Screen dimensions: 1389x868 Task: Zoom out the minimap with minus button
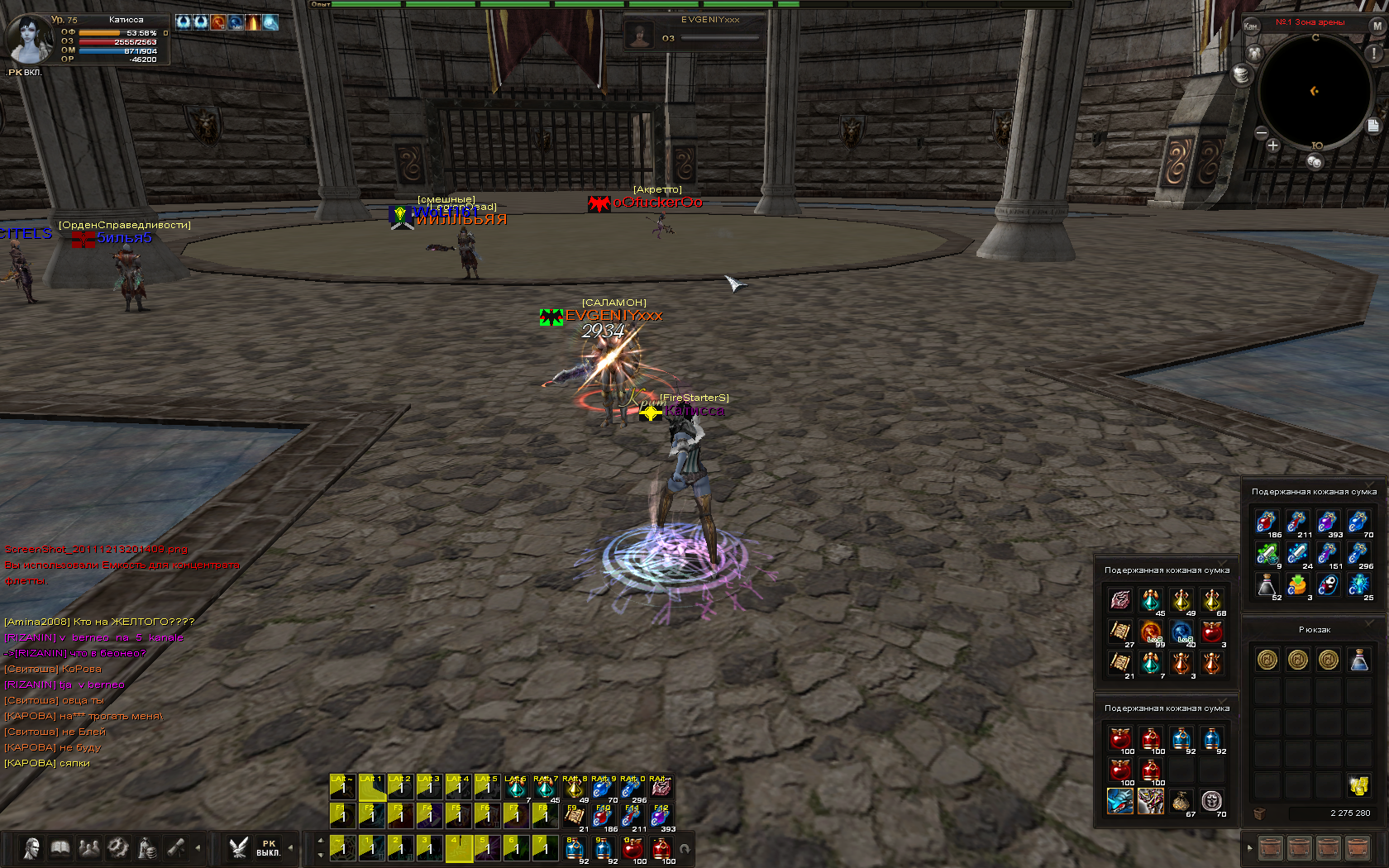pyautogui.click(x=1261, y=132)
